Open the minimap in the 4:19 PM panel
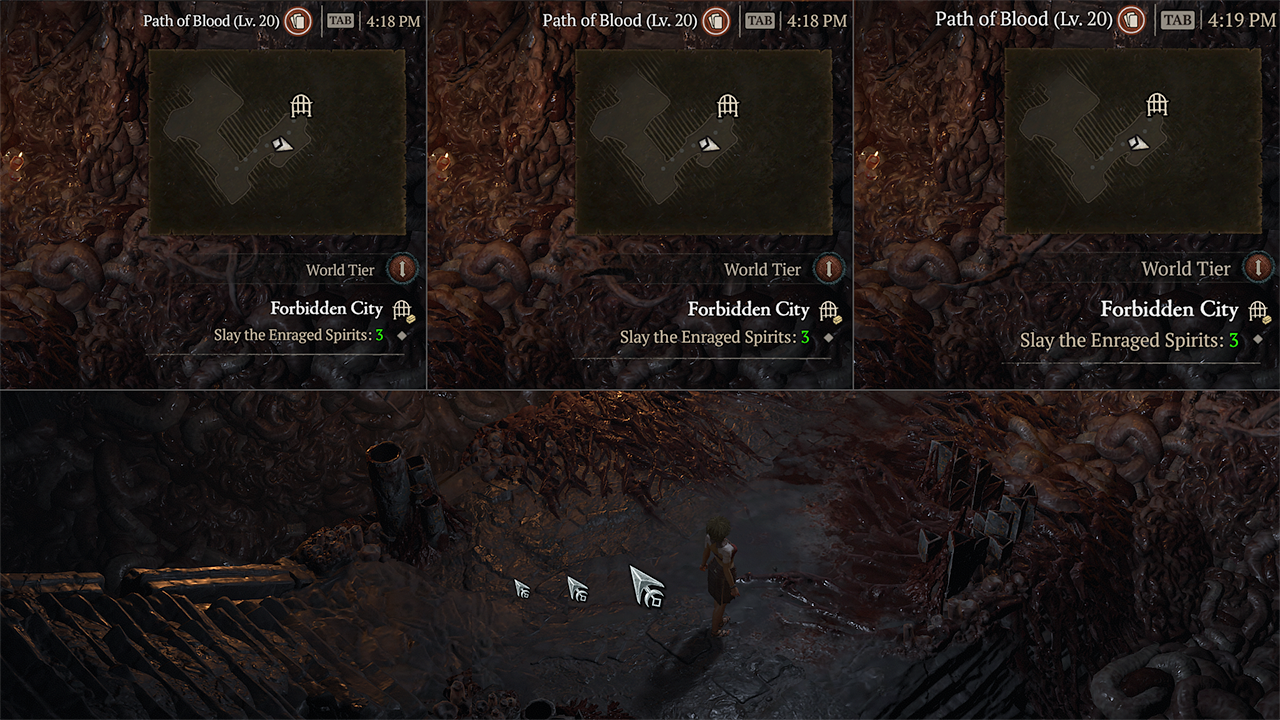The image size is (1280, 720). tap(1132, 141)
